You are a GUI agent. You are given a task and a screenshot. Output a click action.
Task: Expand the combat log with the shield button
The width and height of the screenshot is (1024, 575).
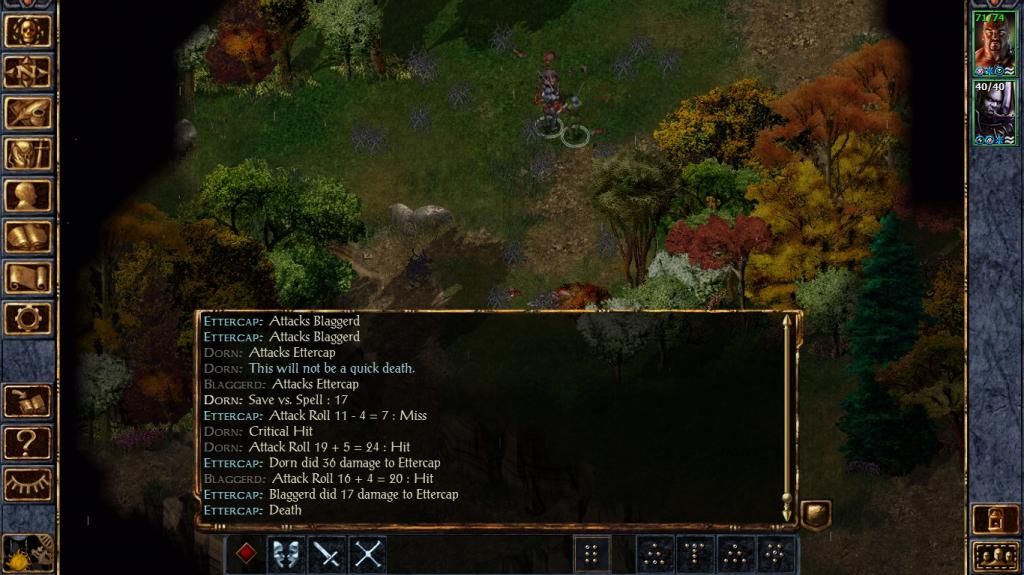[x=816, y=516]
